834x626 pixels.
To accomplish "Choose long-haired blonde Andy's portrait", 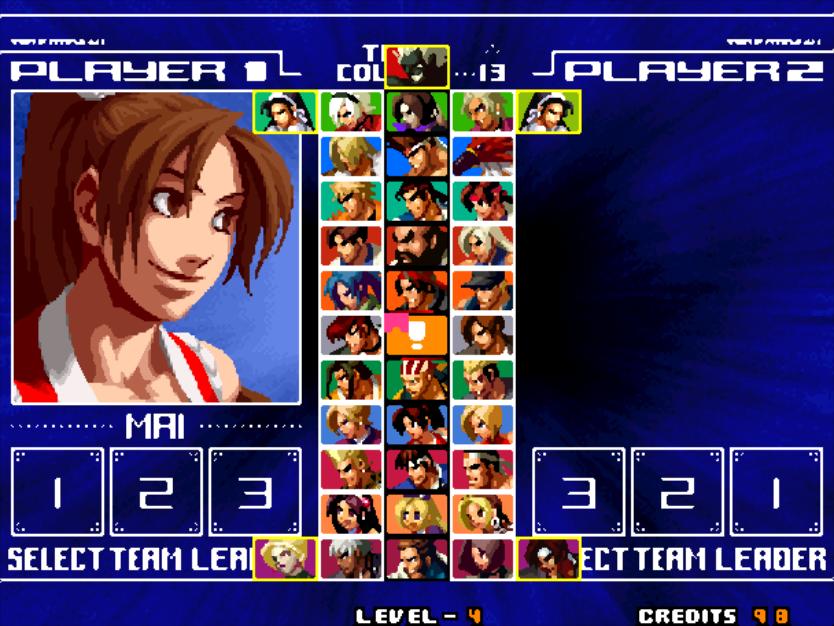I will [351, 155].
